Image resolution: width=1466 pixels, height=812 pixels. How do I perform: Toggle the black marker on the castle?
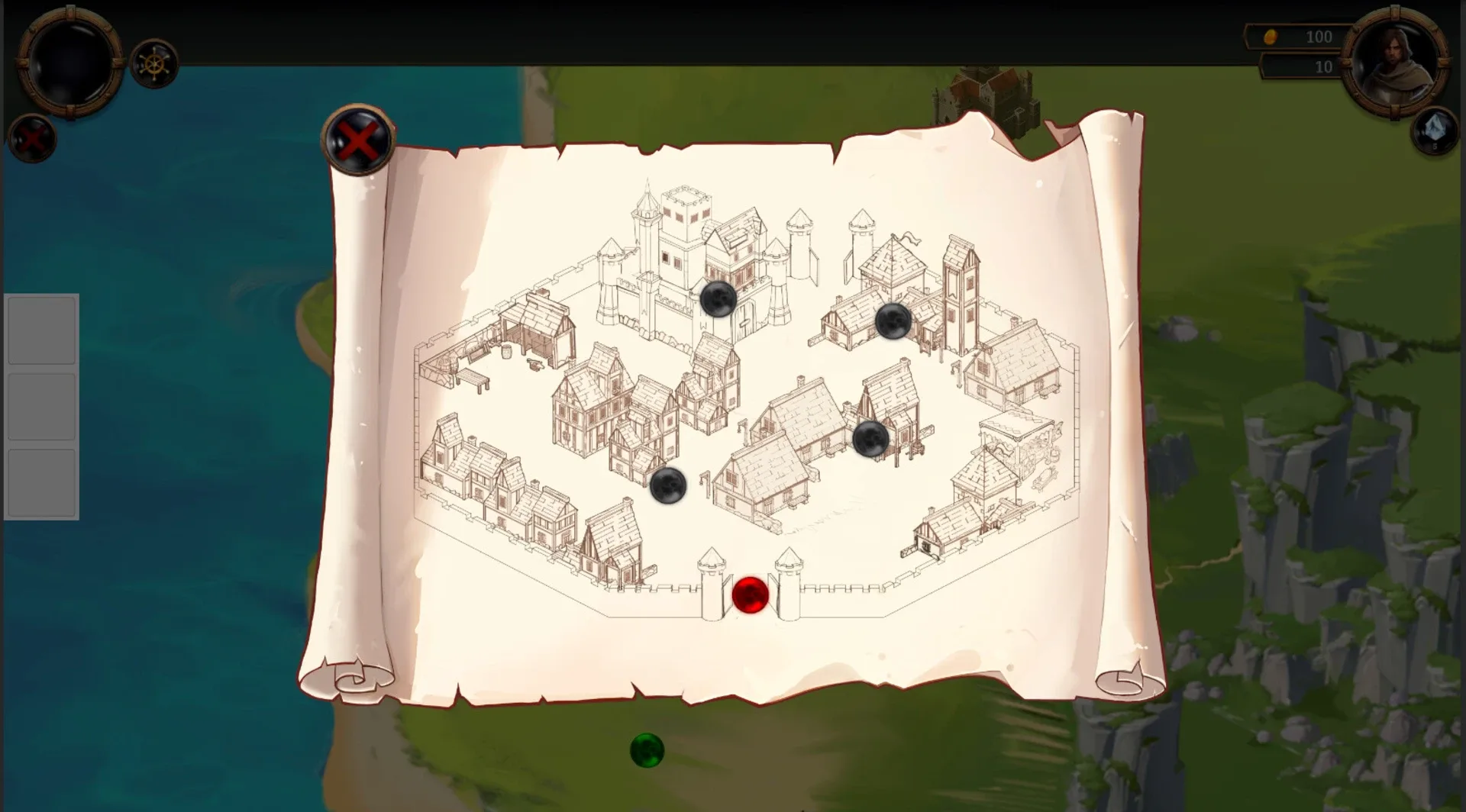718,300
